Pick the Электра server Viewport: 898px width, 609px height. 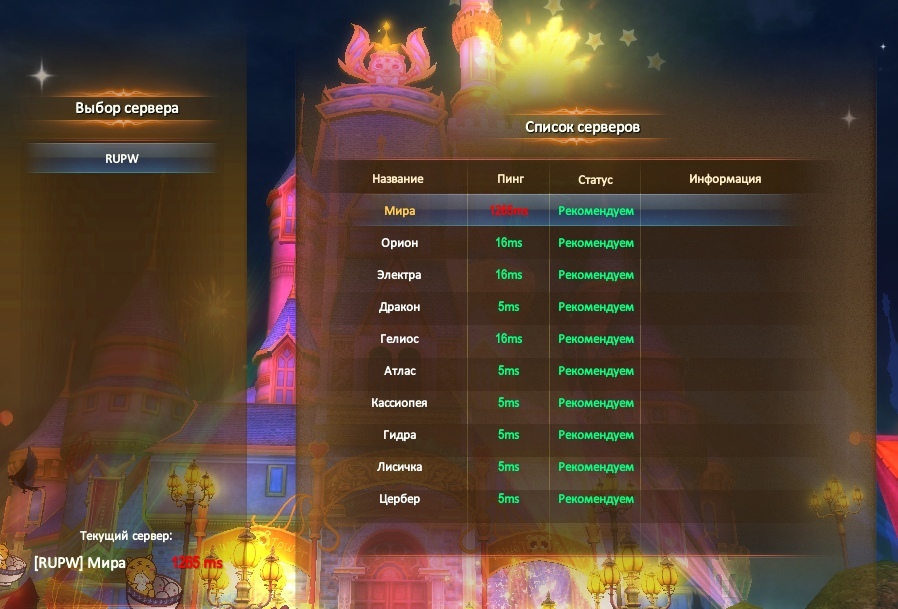pos(399,275)
